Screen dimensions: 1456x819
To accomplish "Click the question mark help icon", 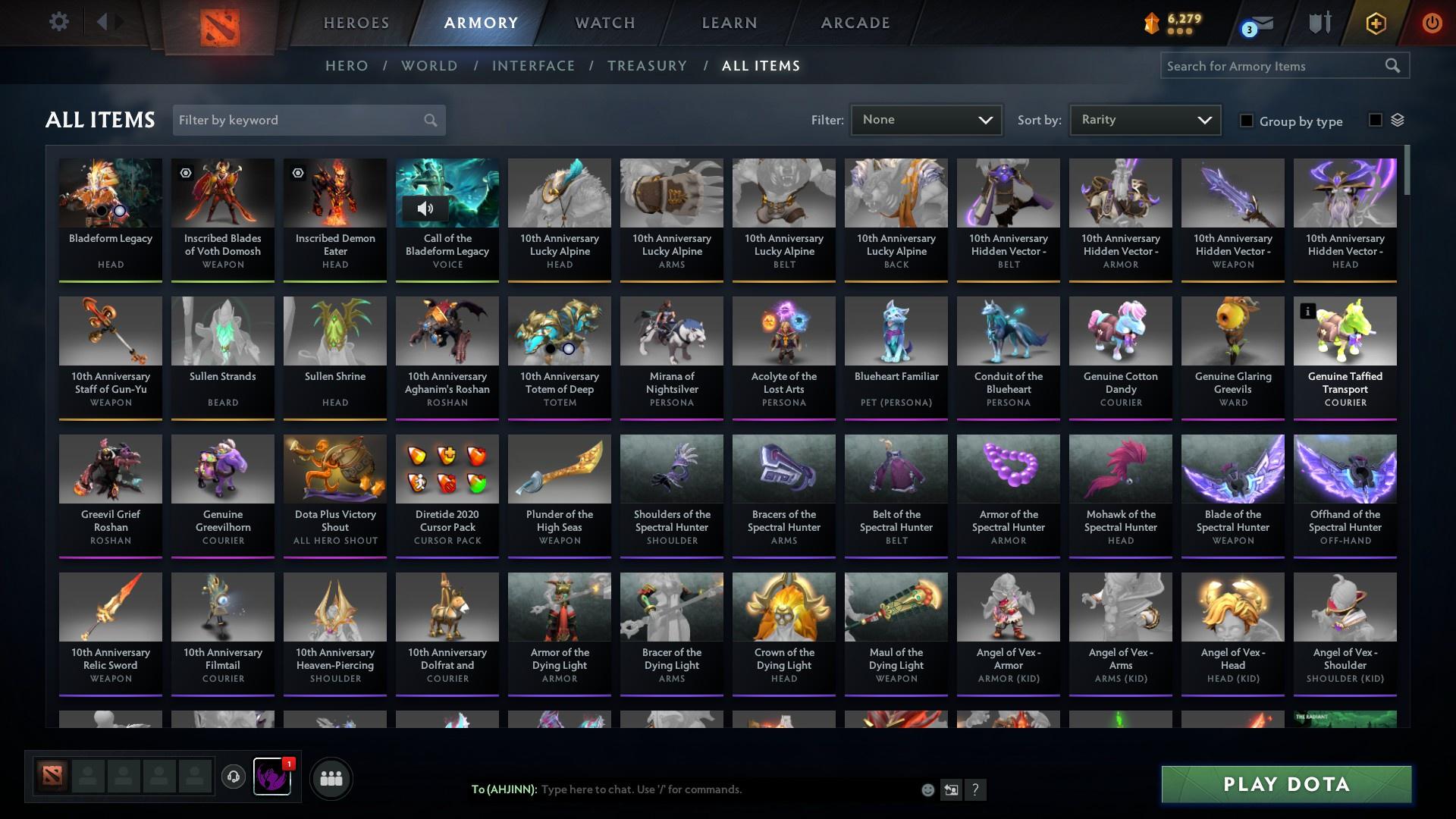I will pos(976,789).
